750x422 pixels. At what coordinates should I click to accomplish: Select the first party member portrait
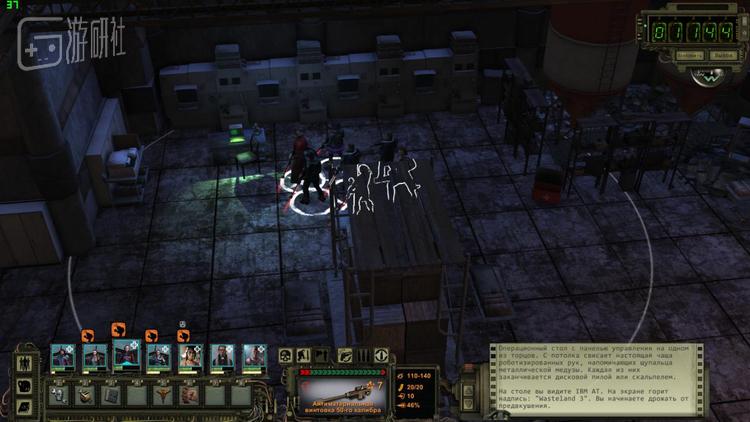click(63, 357)
